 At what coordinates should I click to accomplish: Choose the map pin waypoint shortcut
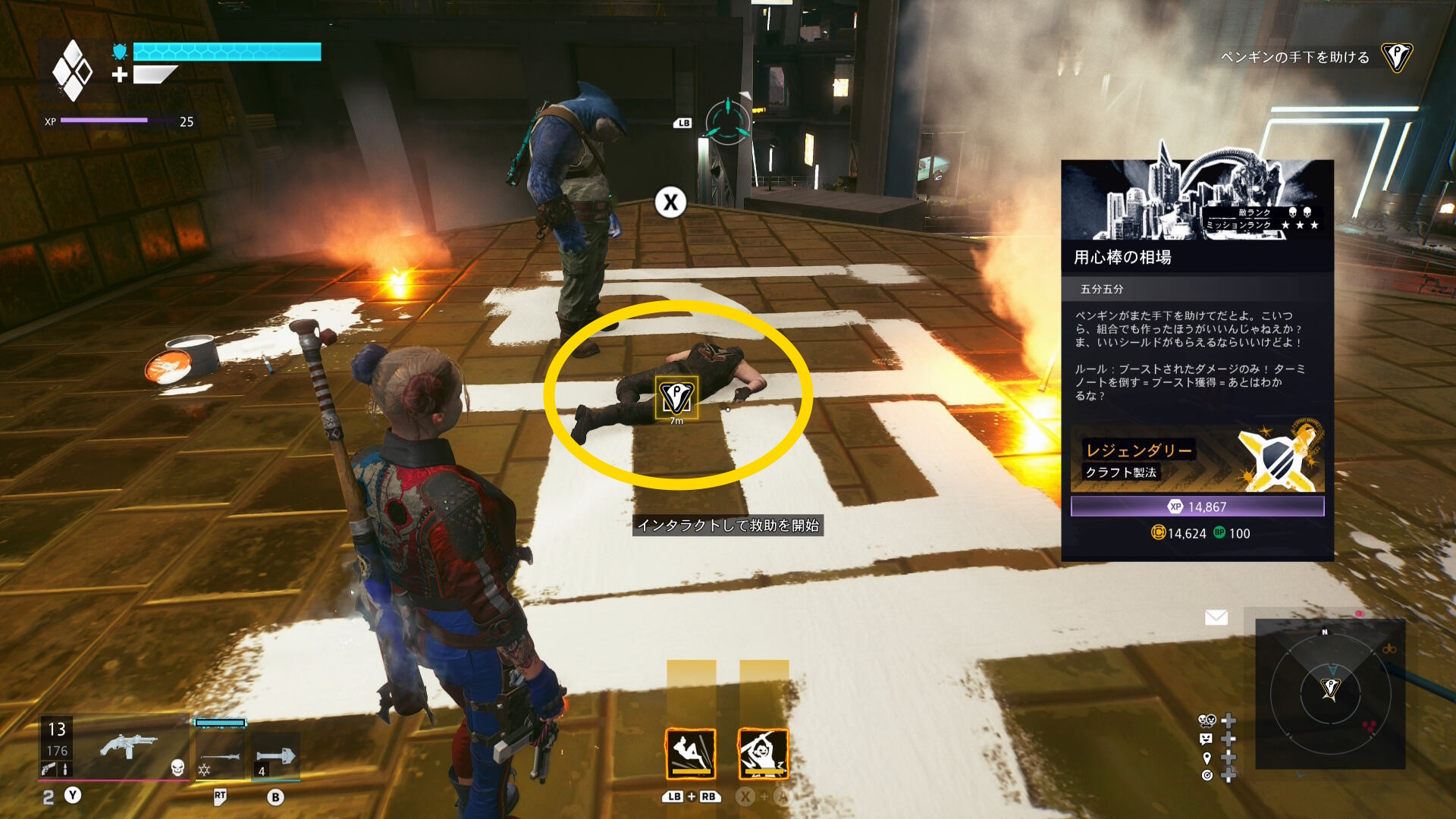pyautogui.click(x=1207, y=758)
